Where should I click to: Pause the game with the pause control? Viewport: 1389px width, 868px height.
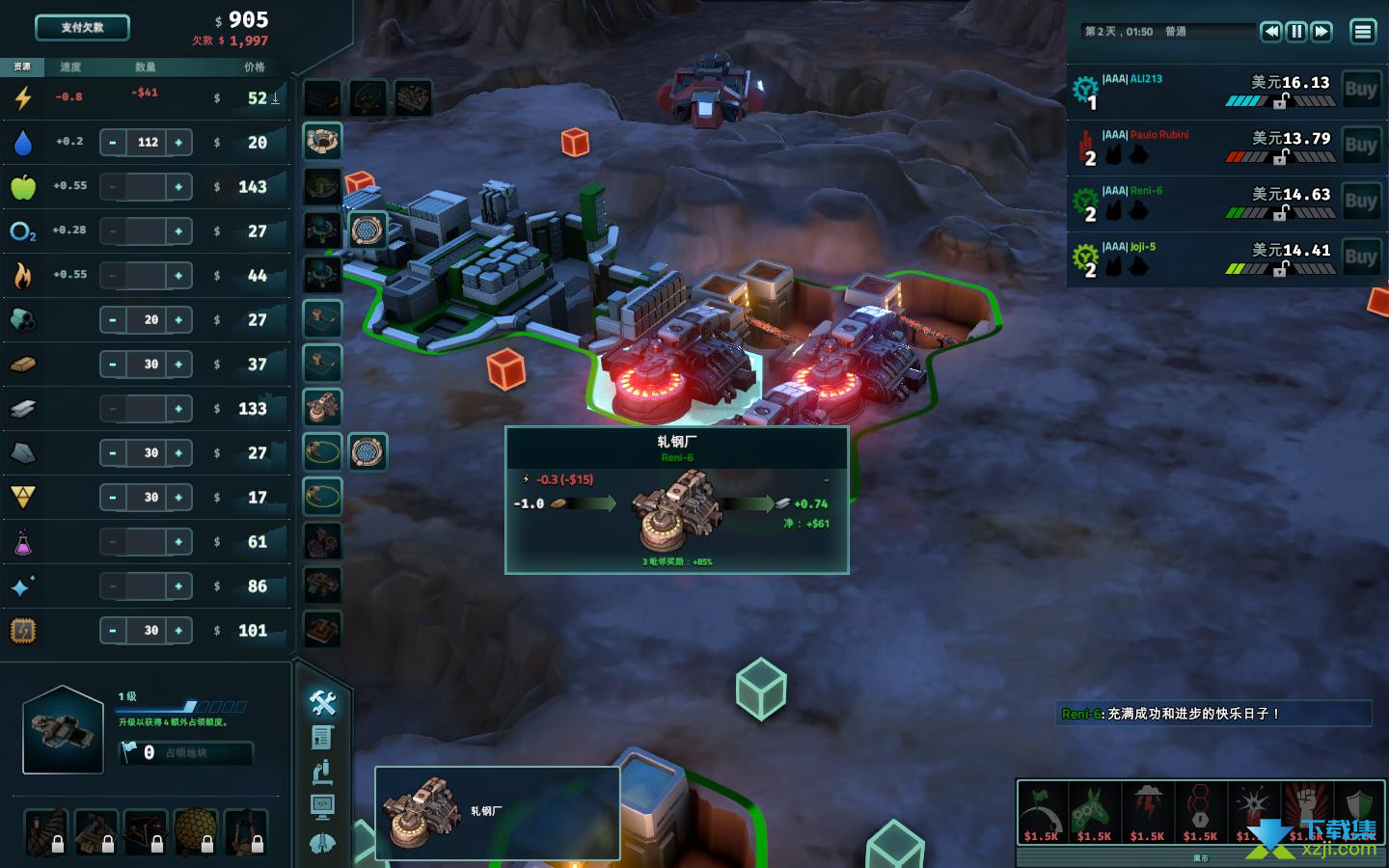click(x=1296, y=32)
